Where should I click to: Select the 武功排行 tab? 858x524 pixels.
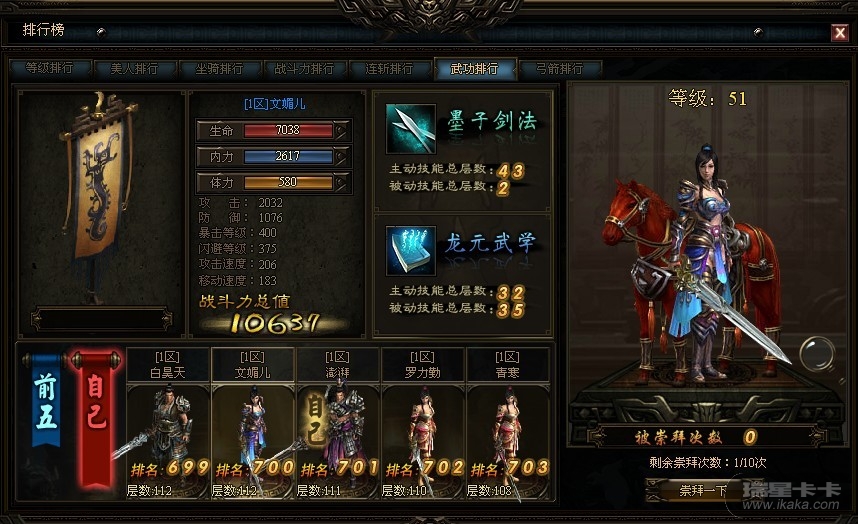[x=474, y=69]
